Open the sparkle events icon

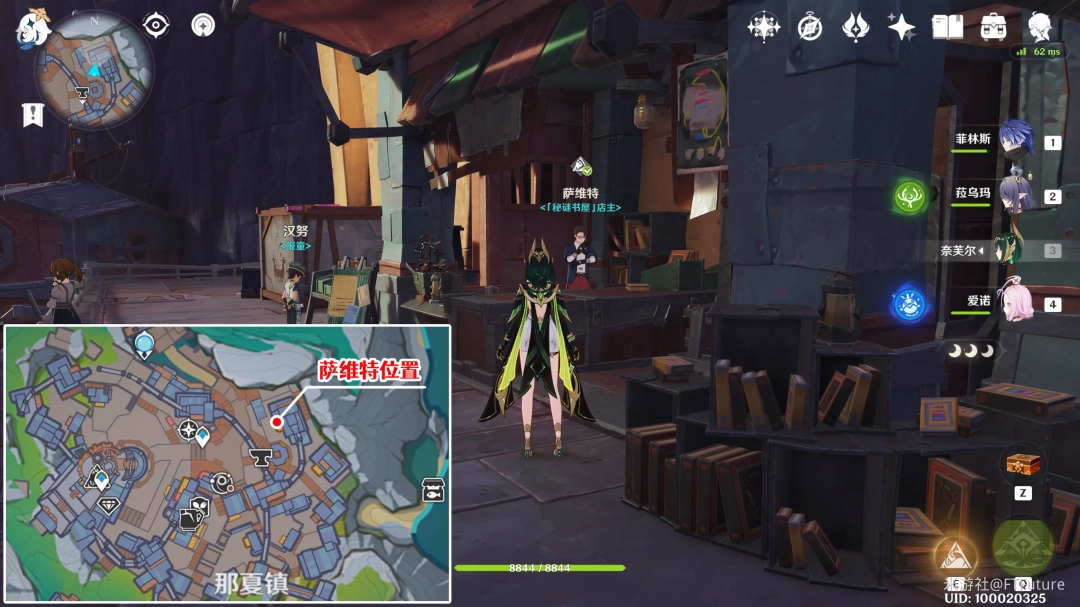point(901,27)
